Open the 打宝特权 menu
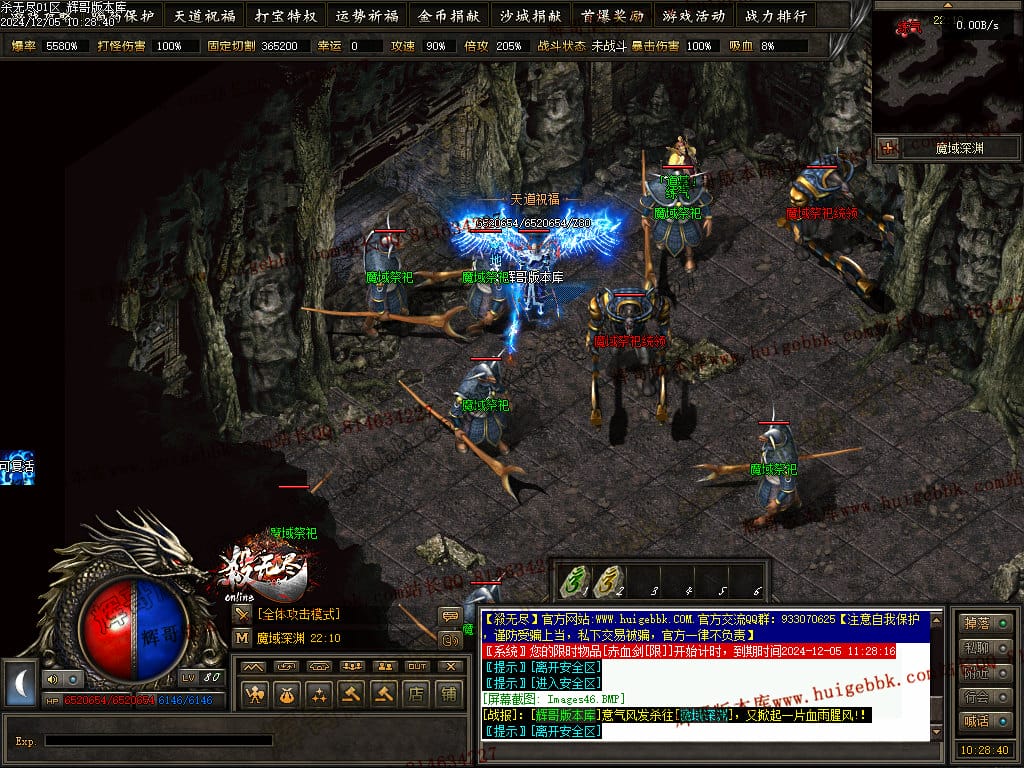Viewport: 1024px width, 768px height. point(286,16)
